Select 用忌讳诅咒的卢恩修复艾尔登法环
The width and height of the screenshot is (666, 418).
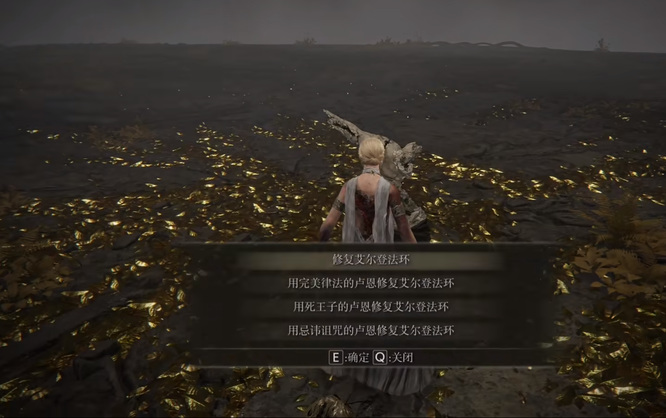(x=371, y=330)
